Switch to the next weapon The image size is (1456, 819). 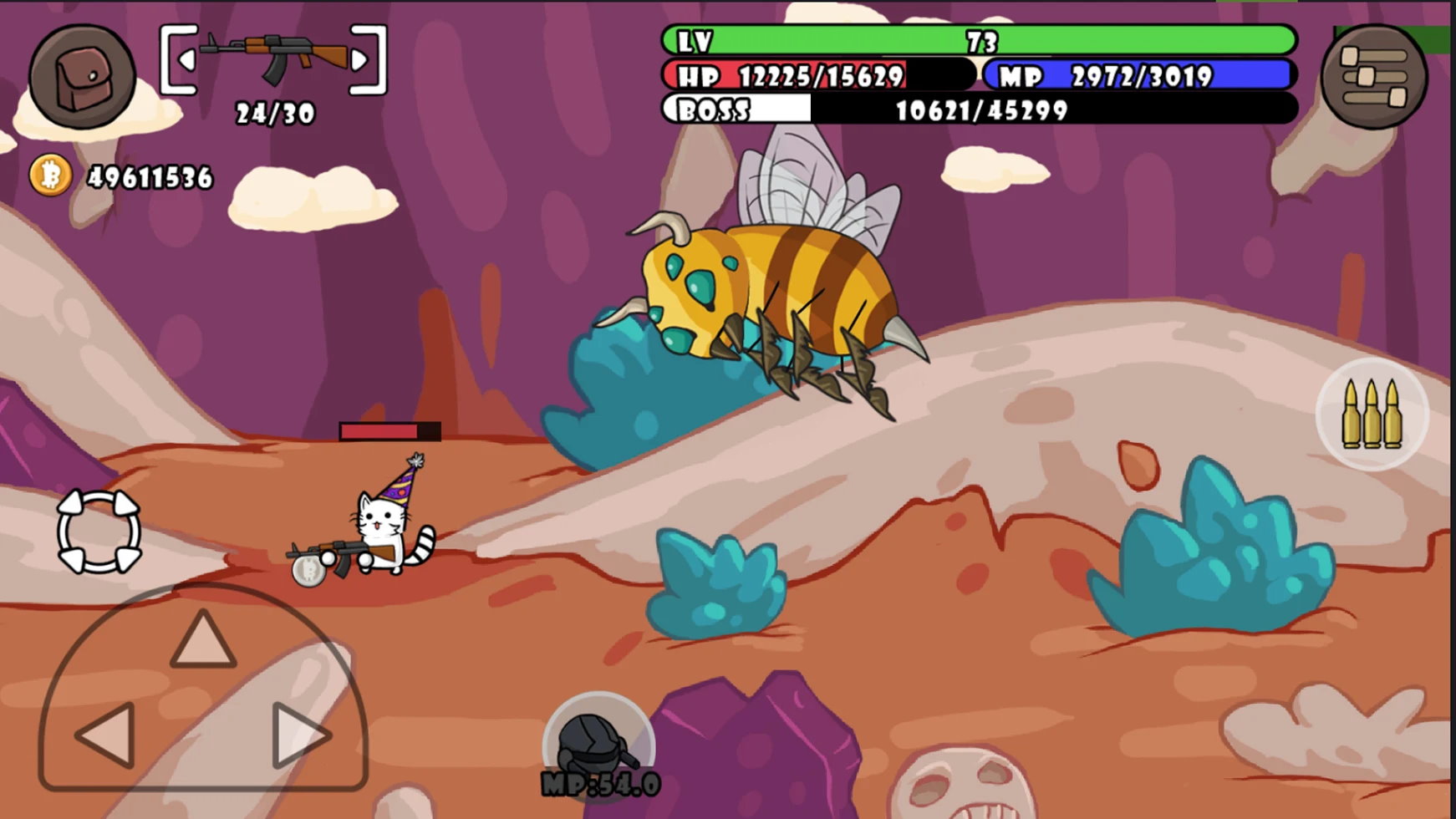(360, 60)
